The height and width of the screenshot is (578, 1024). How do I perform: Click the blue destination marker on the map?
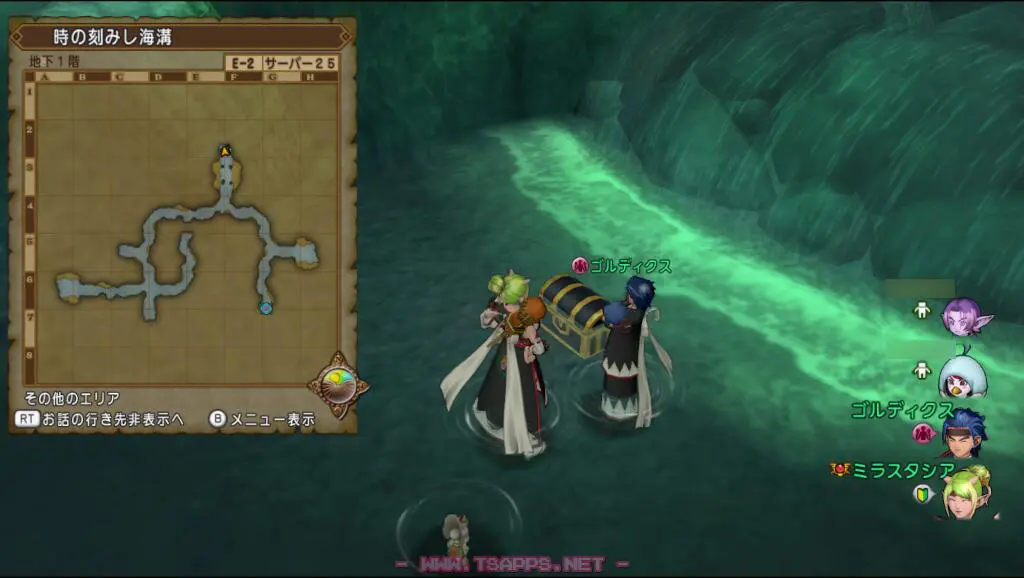265,308
